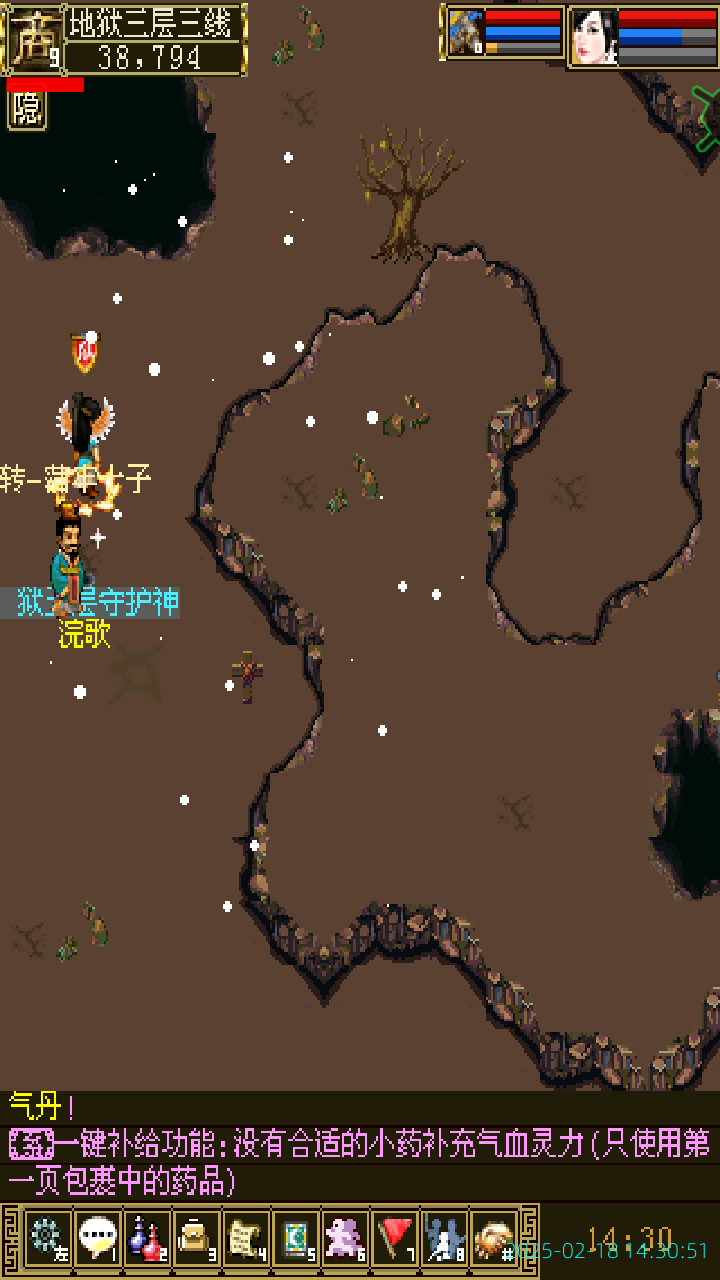Use the red and blue potions slot
This screenshot has width=720, height=1280.
pyautogui.click(x=147, y=1238)
